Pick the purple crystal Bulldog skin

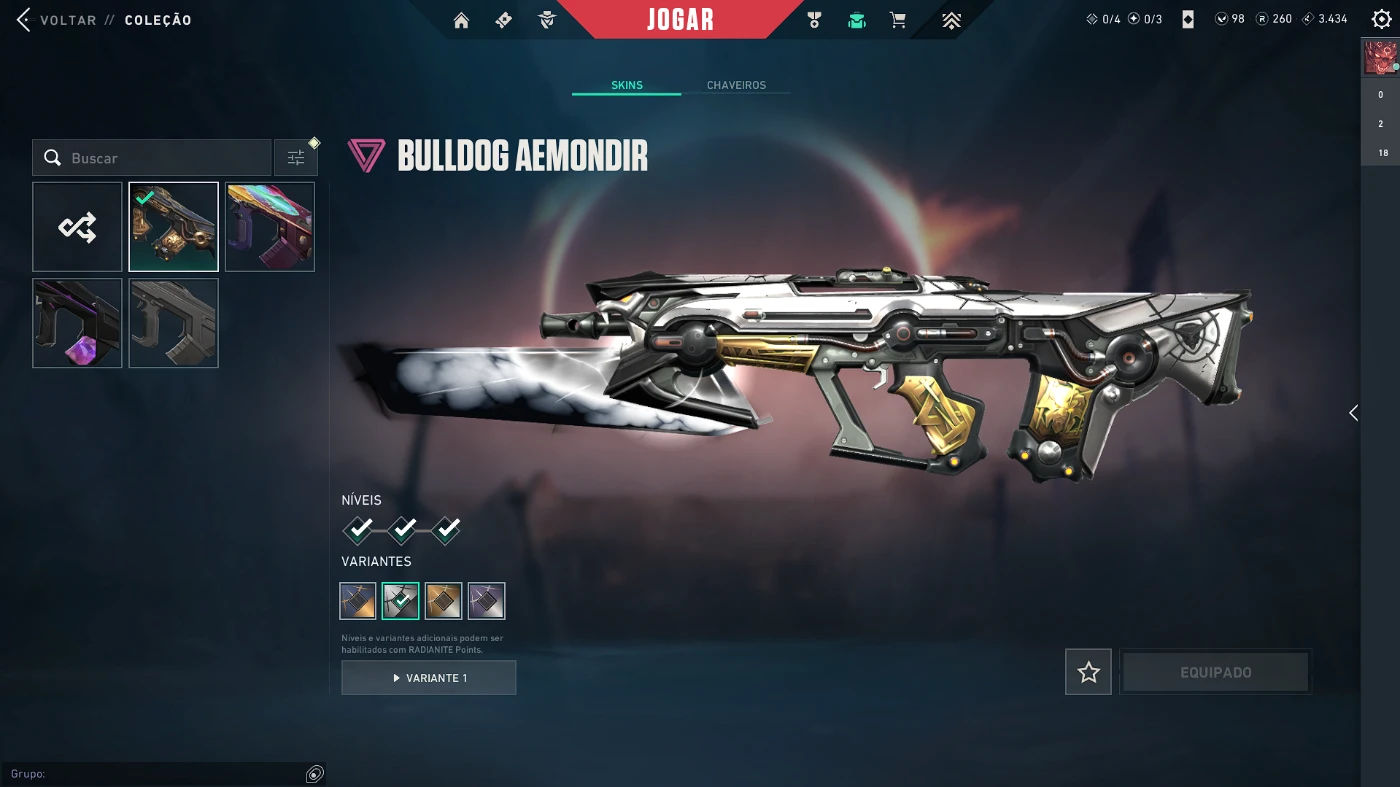(77, 323)
